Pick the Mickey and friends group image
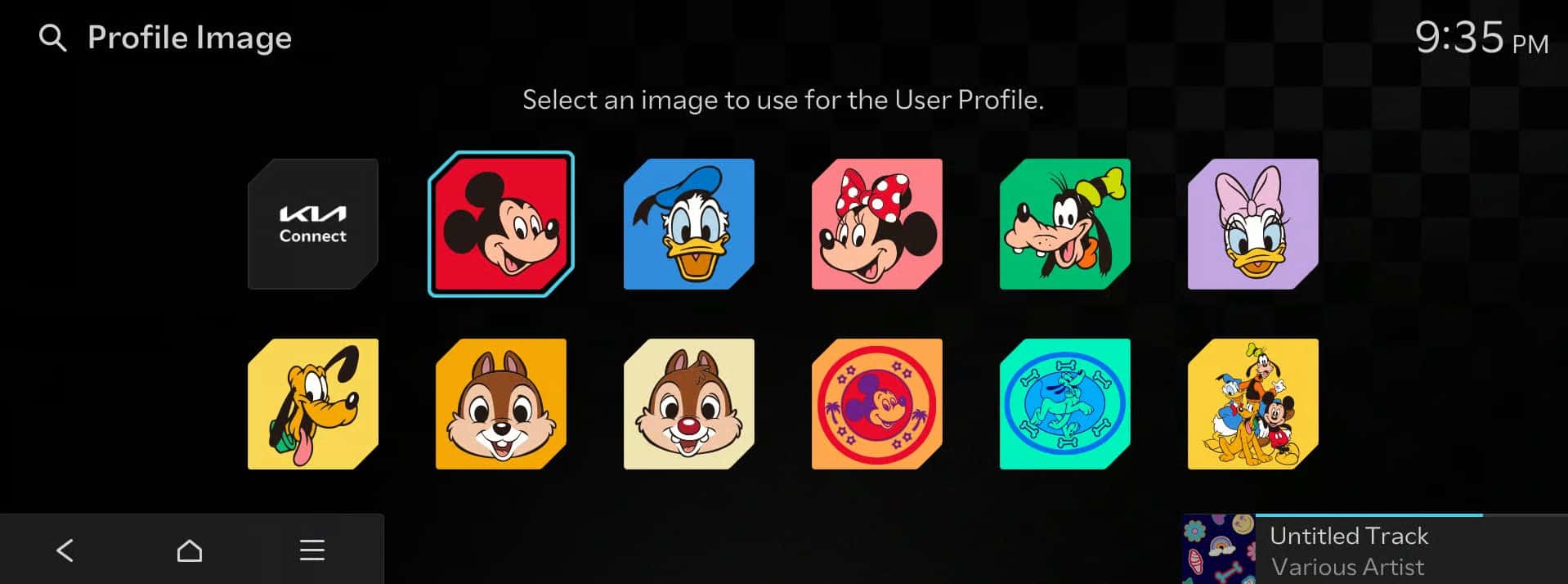The image size is (1568, 584). pos(1252,404)
